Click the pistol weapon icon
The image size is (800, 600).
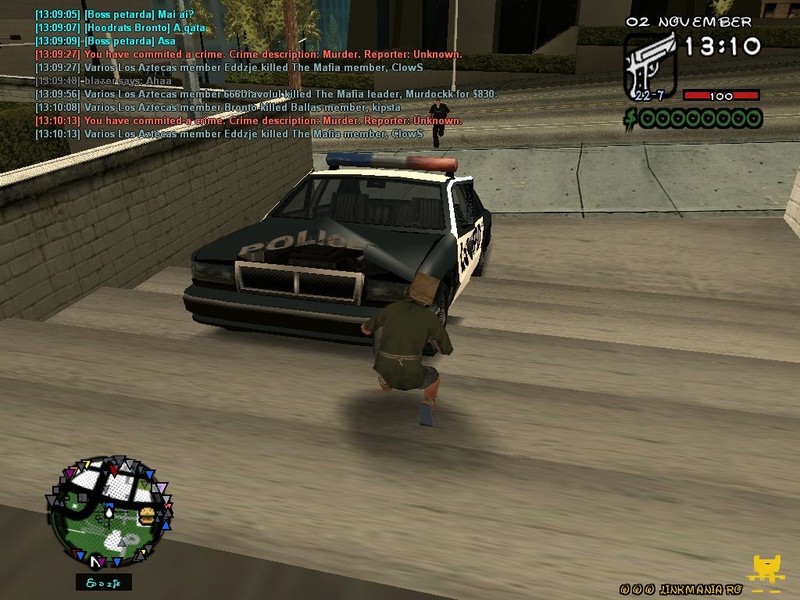(649, 64)
